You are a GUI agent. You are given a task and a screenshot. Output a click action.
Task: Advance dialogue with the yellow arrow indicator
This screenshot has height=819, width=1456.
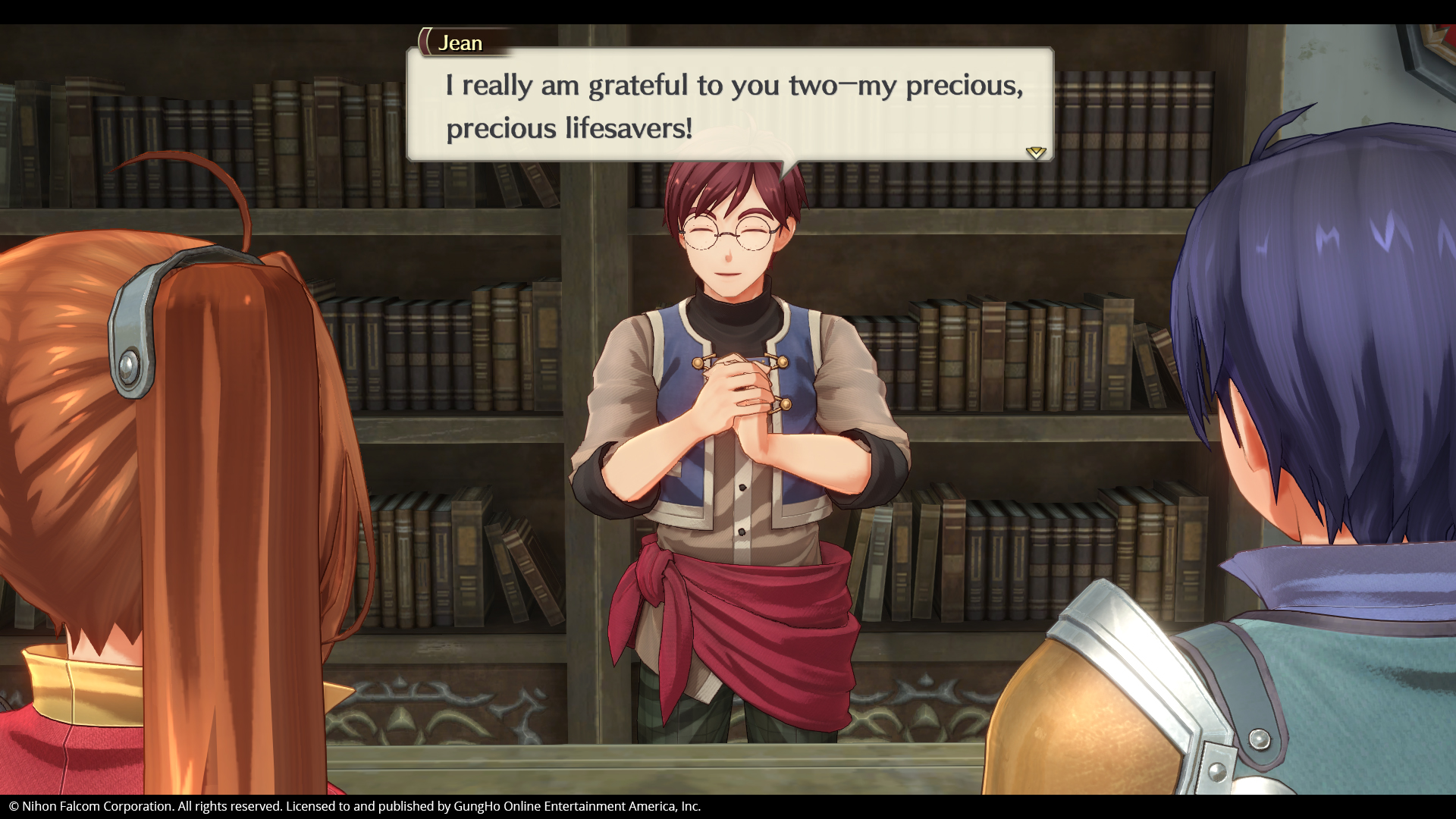pyautogui.click(x=1035, y=152)
